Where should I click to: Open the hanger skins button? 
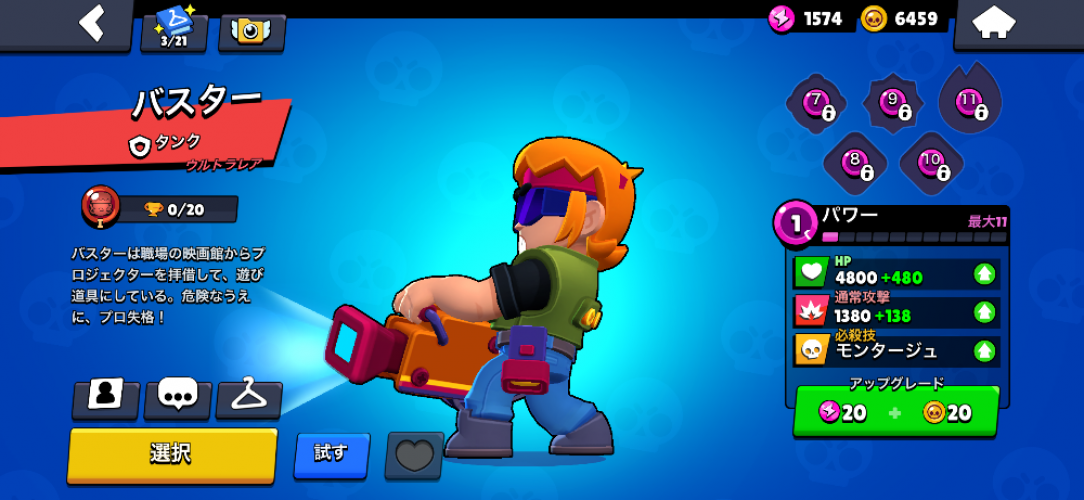click(249, 397)
